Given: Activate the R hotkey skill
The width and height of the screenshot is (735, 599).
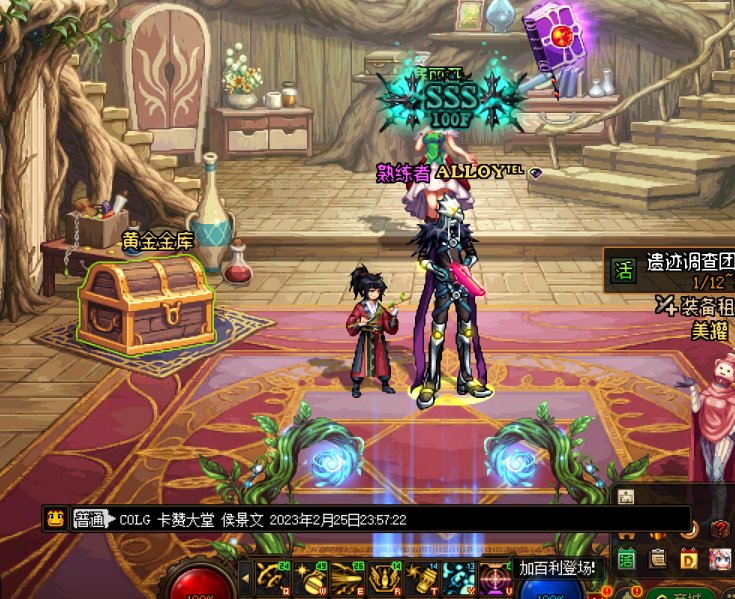Looking at the screenshot, I should pyautogui.click(x=385, y=576).
